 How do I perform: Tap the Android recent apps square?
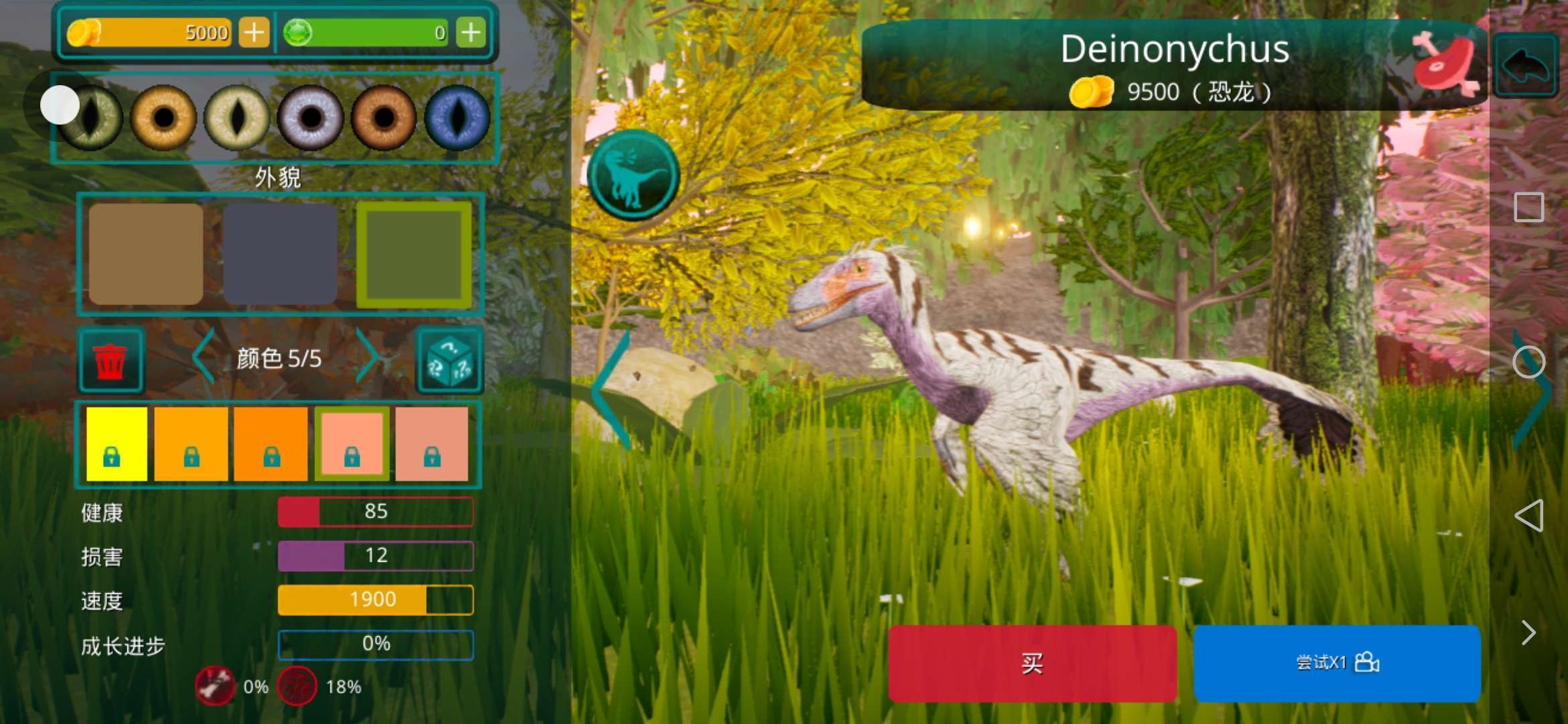pos(1528,207)
